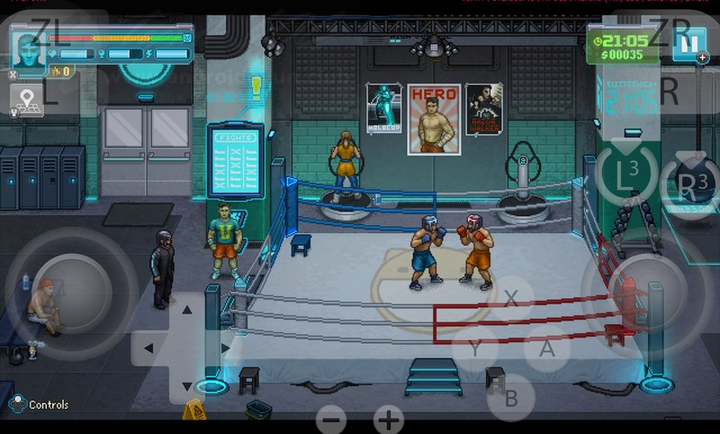The height and width of the screenshot is (434, 720).
Task: Pause the game with the pause button
Action: pyautogui.click(x=689, y=44)
